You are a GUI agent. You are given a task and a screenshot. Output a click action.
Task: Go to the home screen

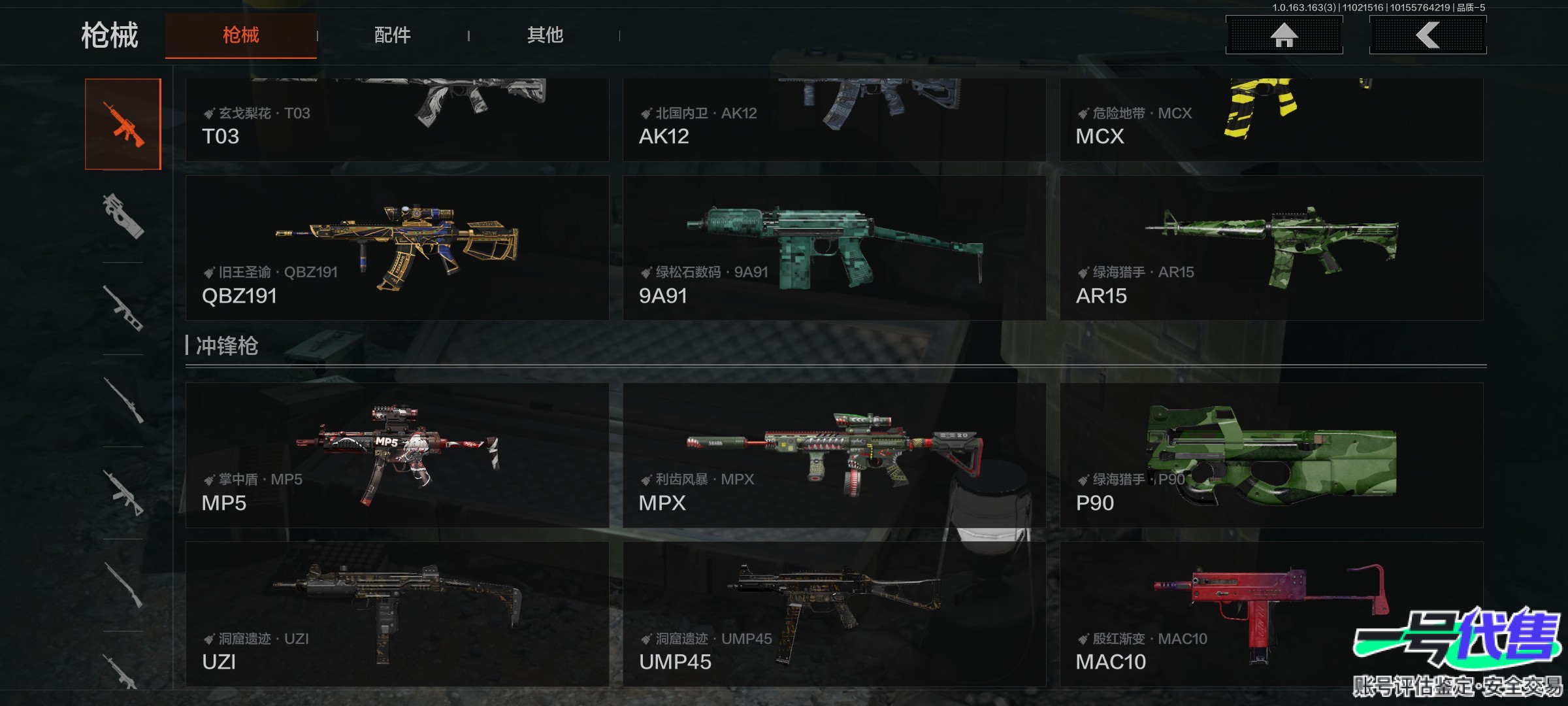(1284, 35)
